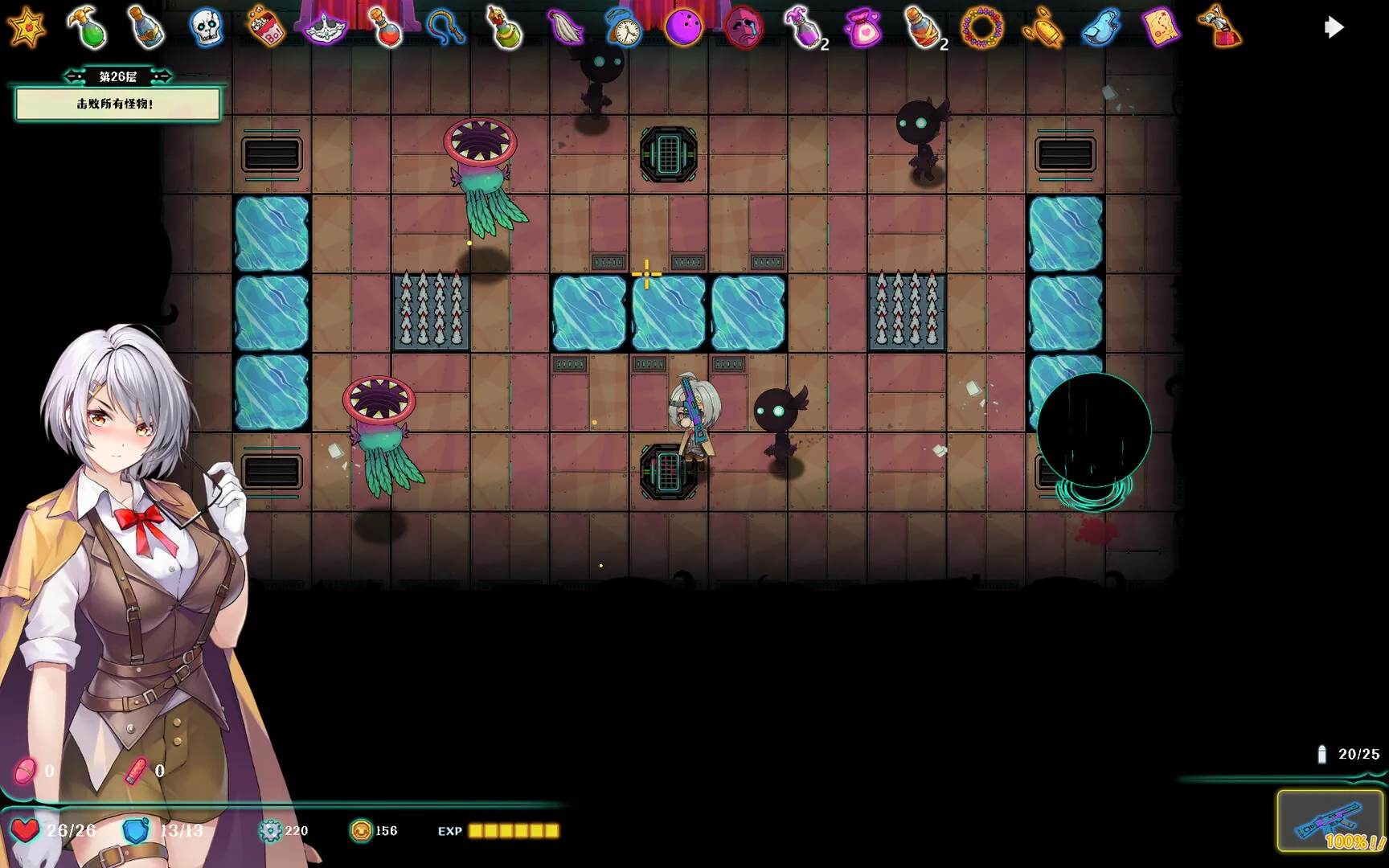
Task: Show next relics with the white arrow
Action: (1334, 28)
